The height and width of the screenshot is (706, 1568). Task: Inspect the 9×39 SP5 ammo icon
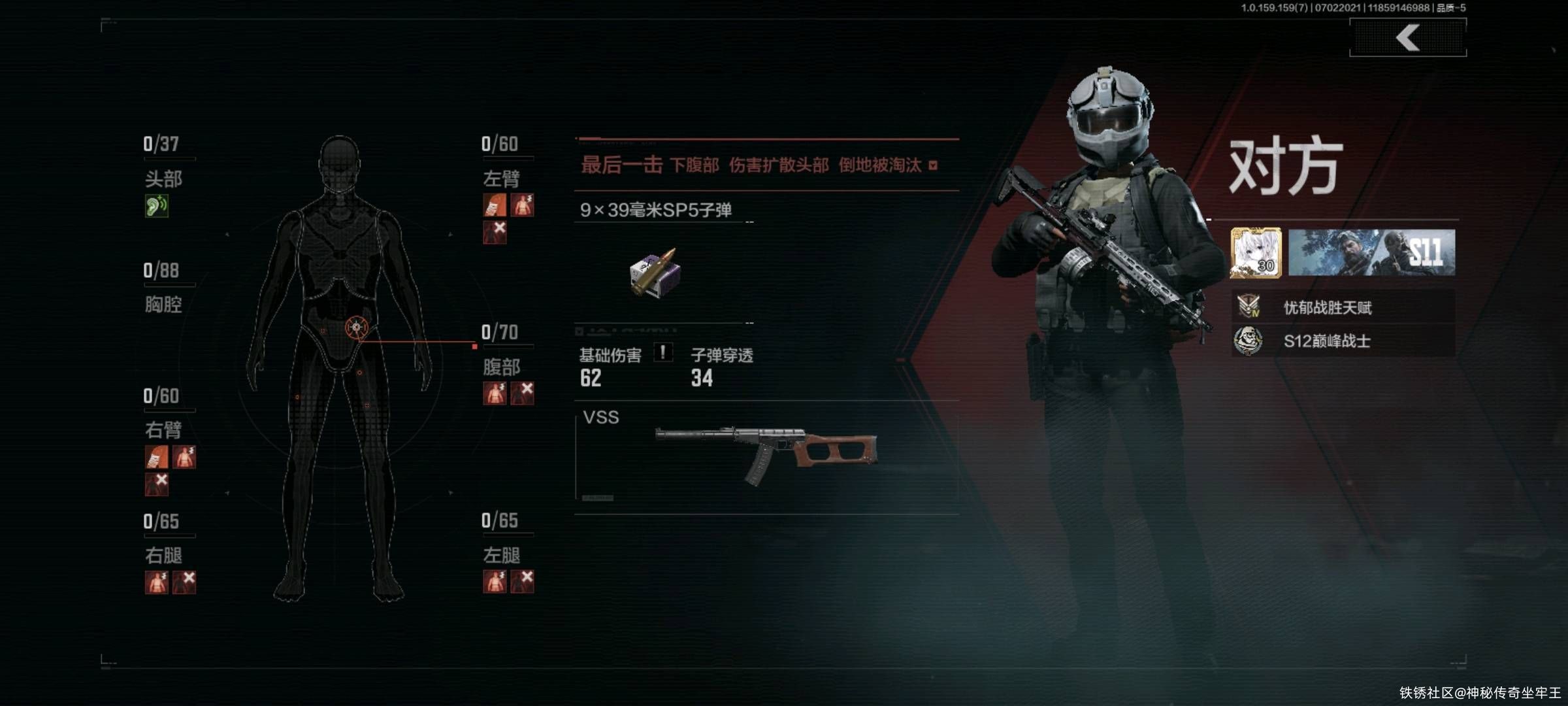point(655,273)
